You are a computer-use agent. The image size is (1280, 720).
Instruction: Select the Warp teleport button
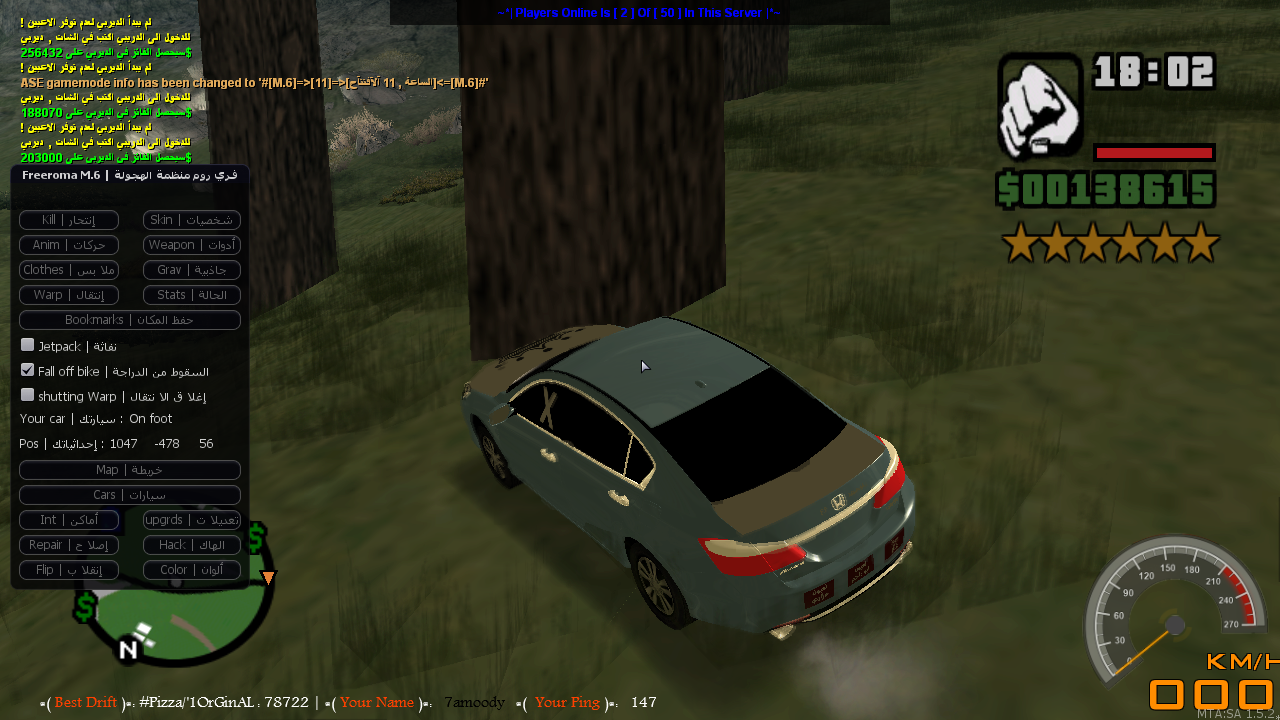point(69,295)
